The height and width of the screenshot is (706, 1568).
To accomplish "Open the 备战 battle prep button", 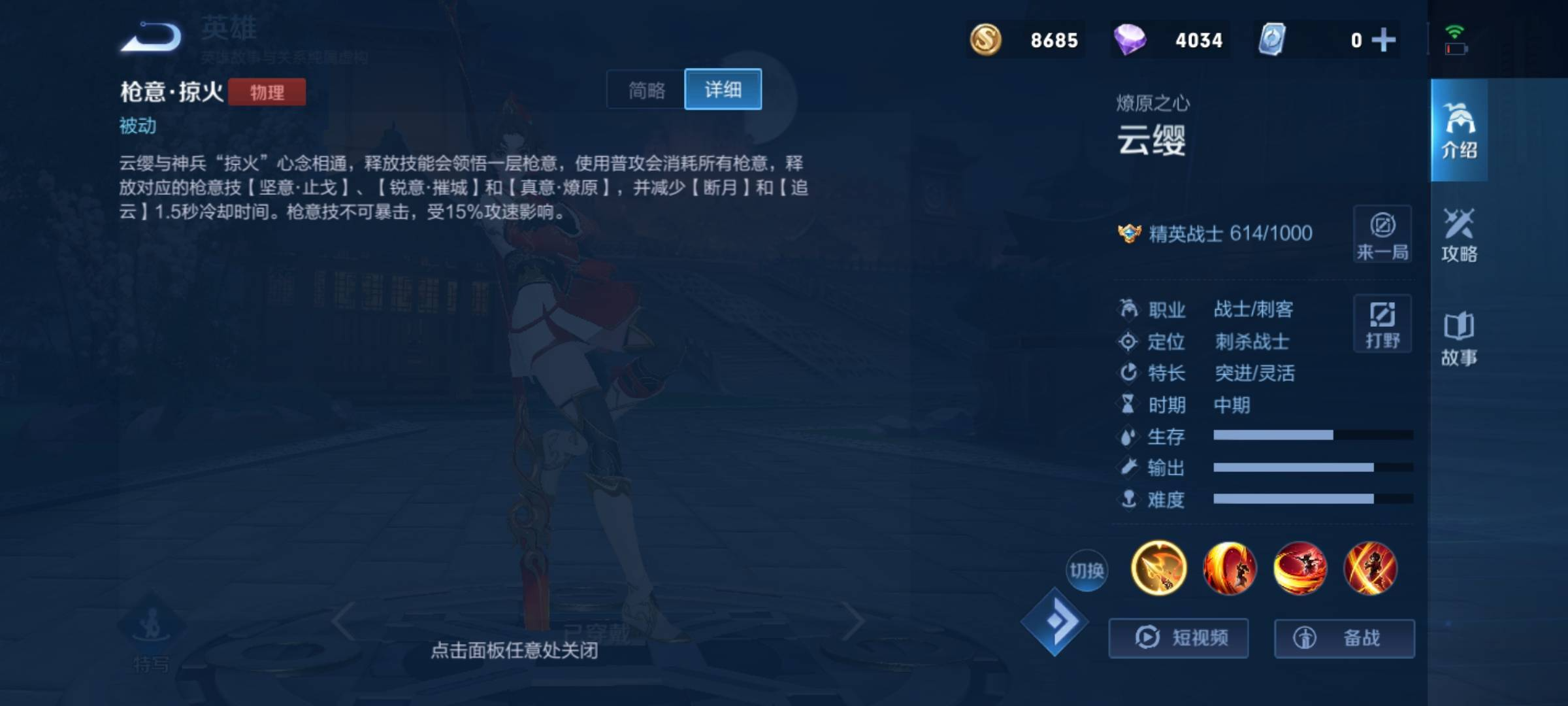I will pyautogui.click(x=1344, y=637).
